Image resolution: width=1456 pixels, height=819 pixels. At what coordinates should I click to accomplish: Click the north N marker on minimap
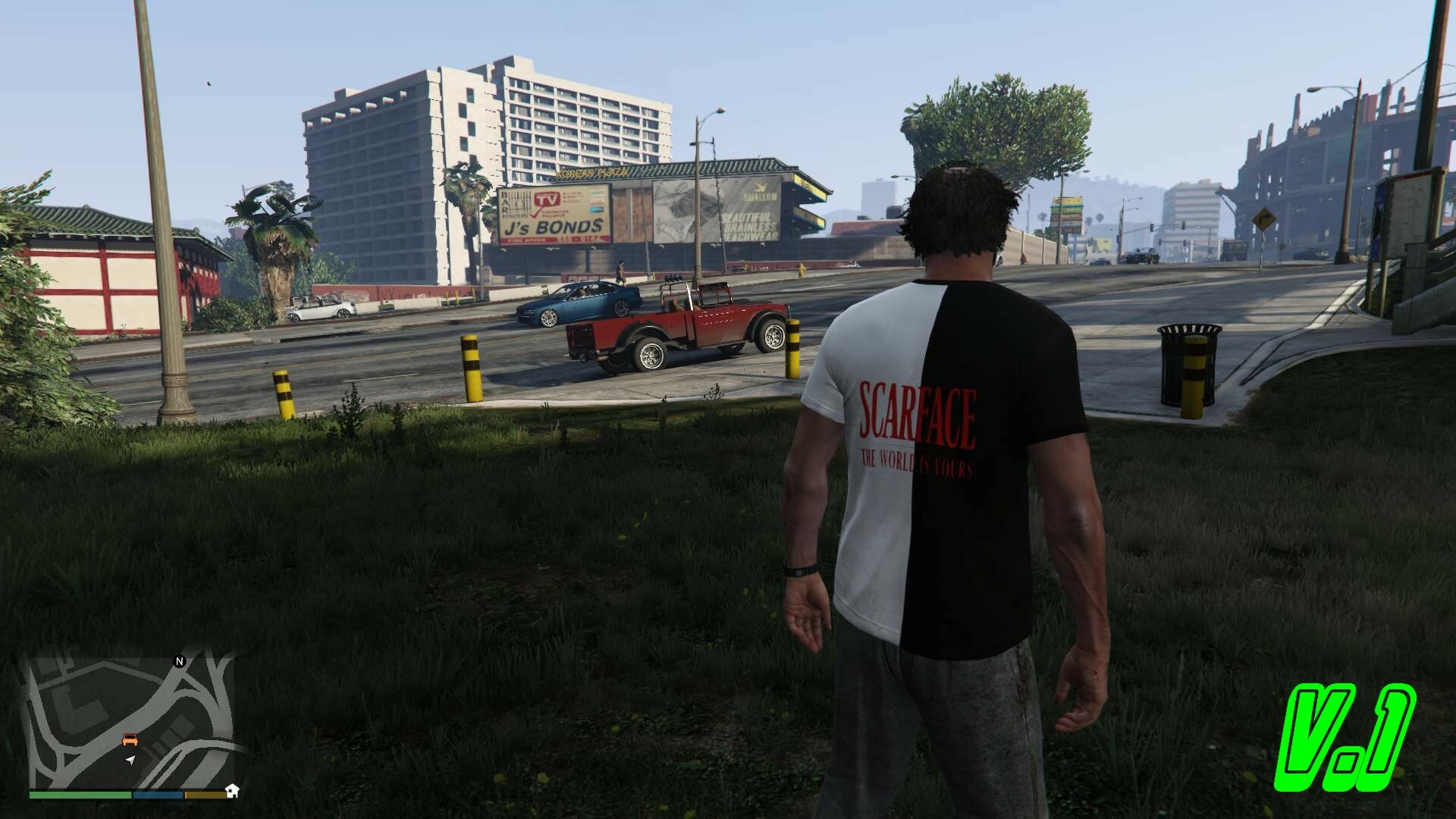click(180, 661)
